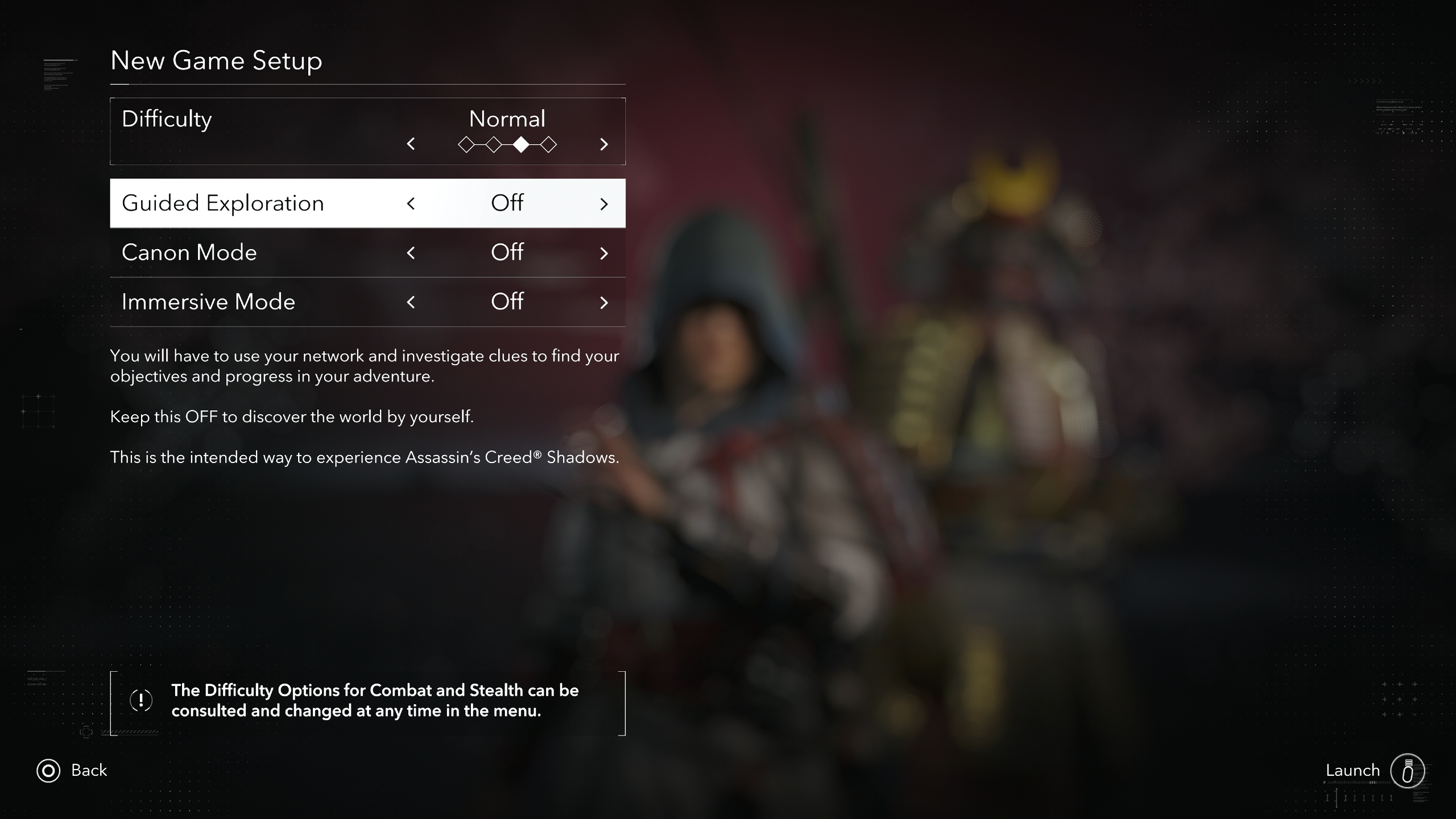The image size is (1456, 819).
Task: Choose the first difficulty diamond
Action: point(466,145)
